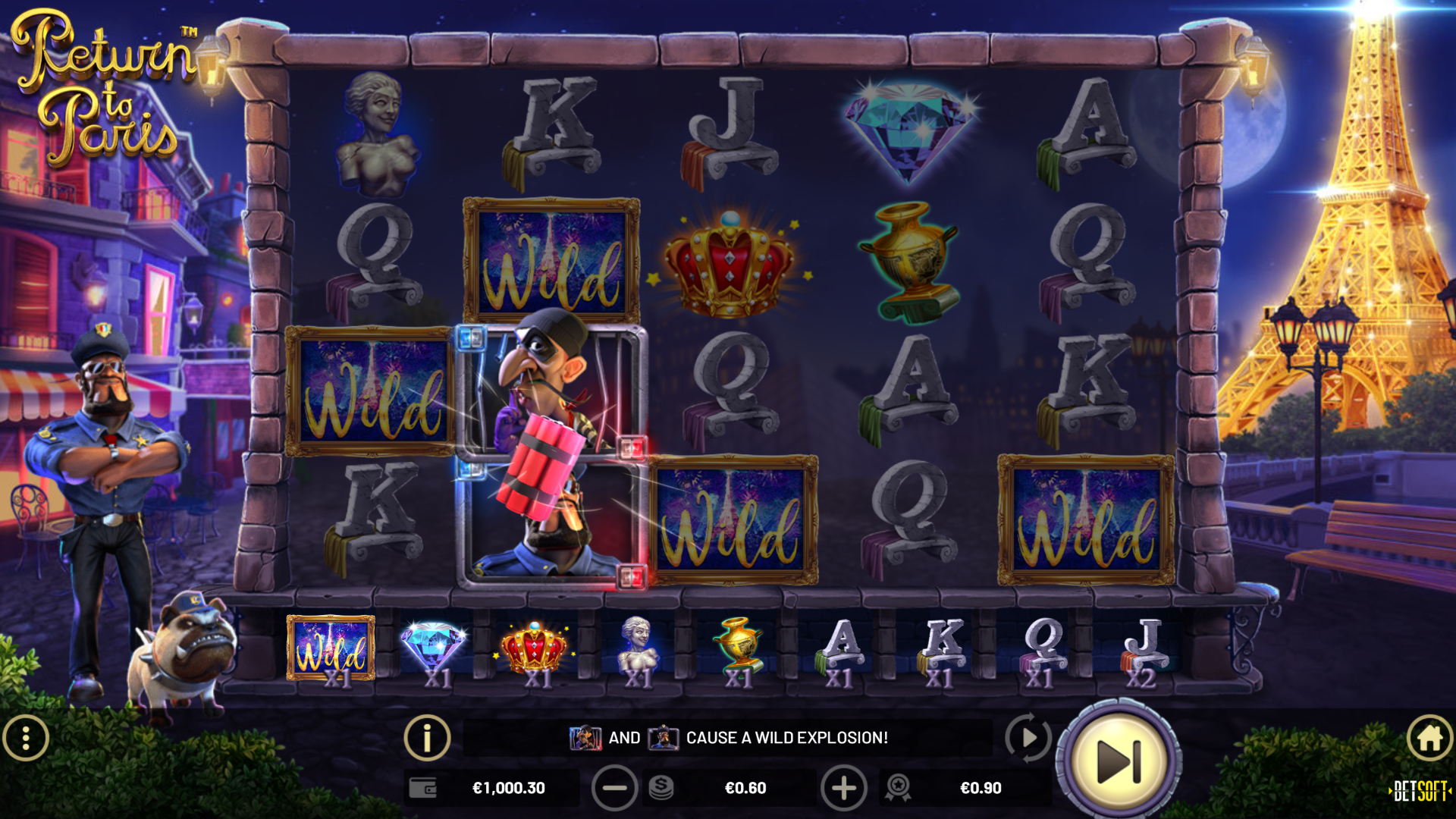
Task: Select the coin stack bet icon
Action: (661, 788)
